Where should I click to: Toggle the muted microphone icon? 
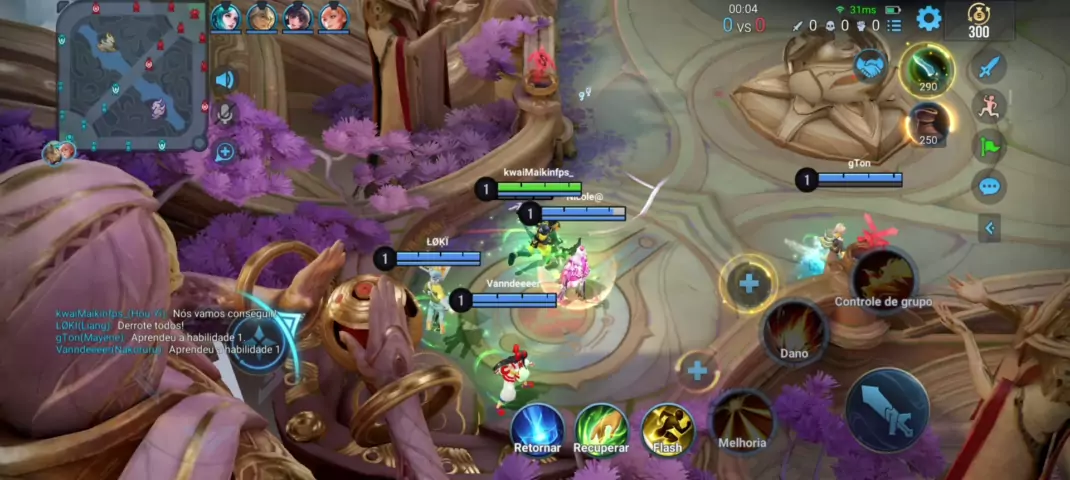(x=225, y=114)
